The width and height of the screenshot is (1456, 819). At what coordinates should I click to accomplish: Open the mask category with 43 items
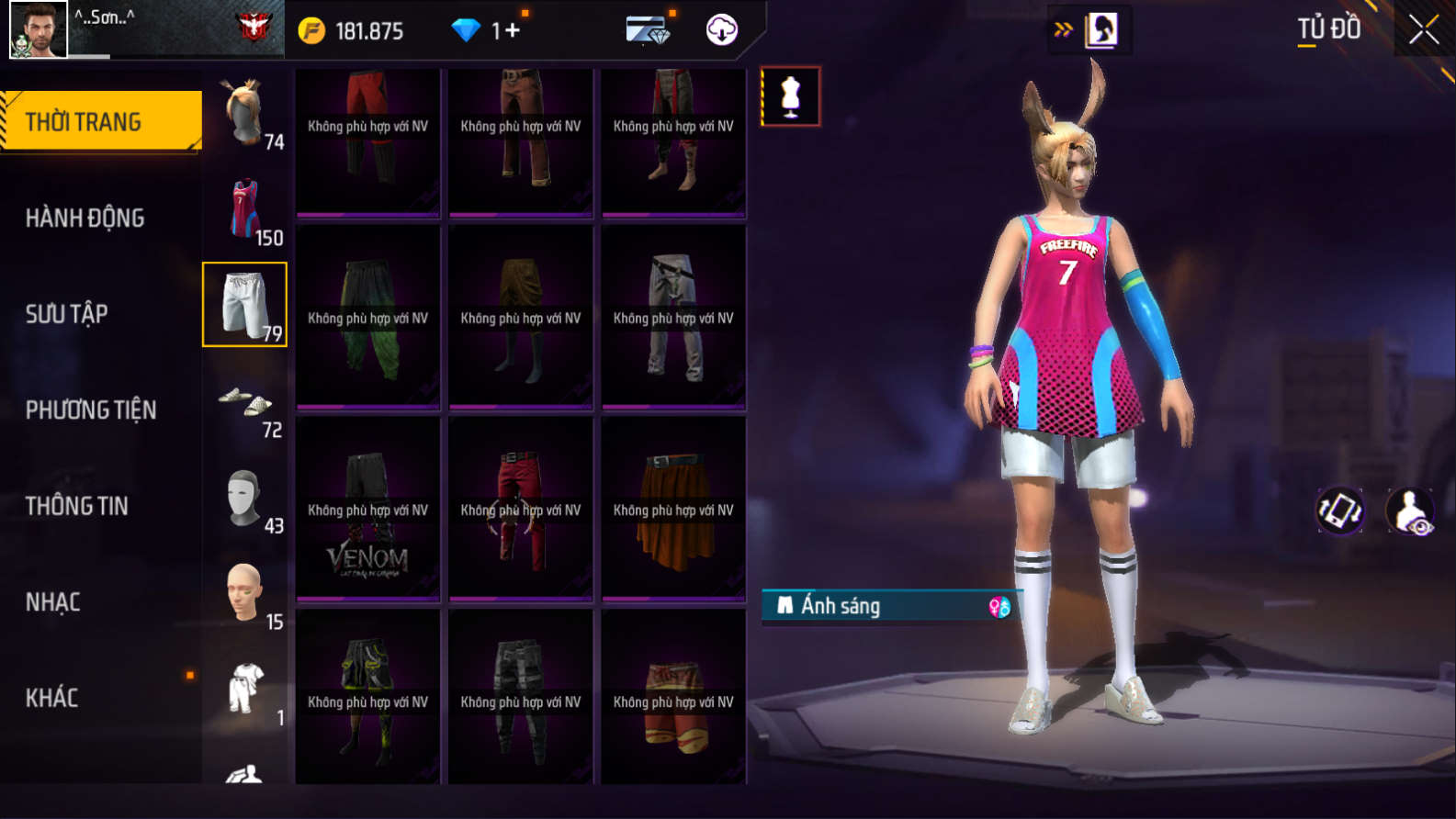click(245, 500)
